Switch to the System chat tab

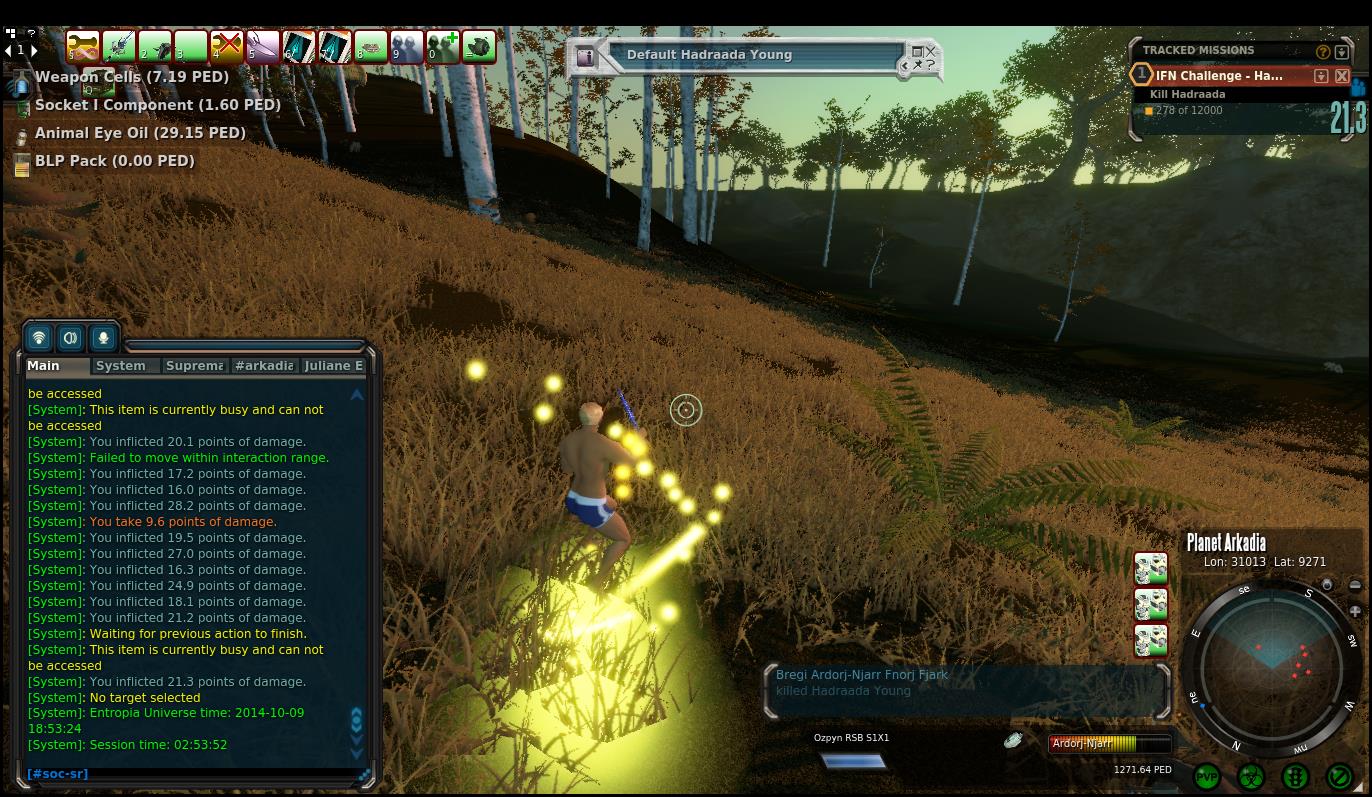click(121, 366)
